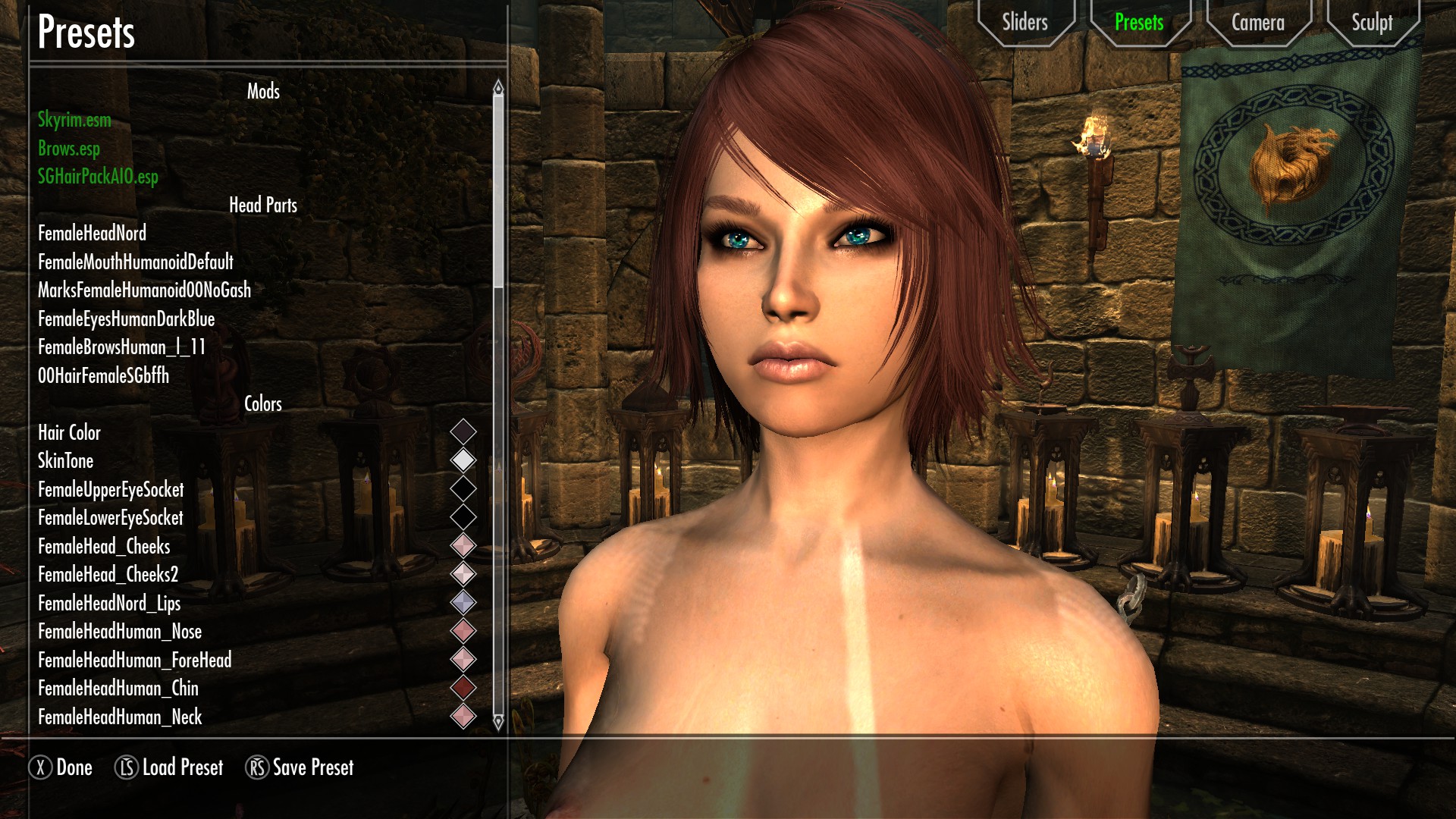Screen dimensions: 1456x819
Task: Click the FemaleHeadHuman_Chin color swatch
Action: 463,688
